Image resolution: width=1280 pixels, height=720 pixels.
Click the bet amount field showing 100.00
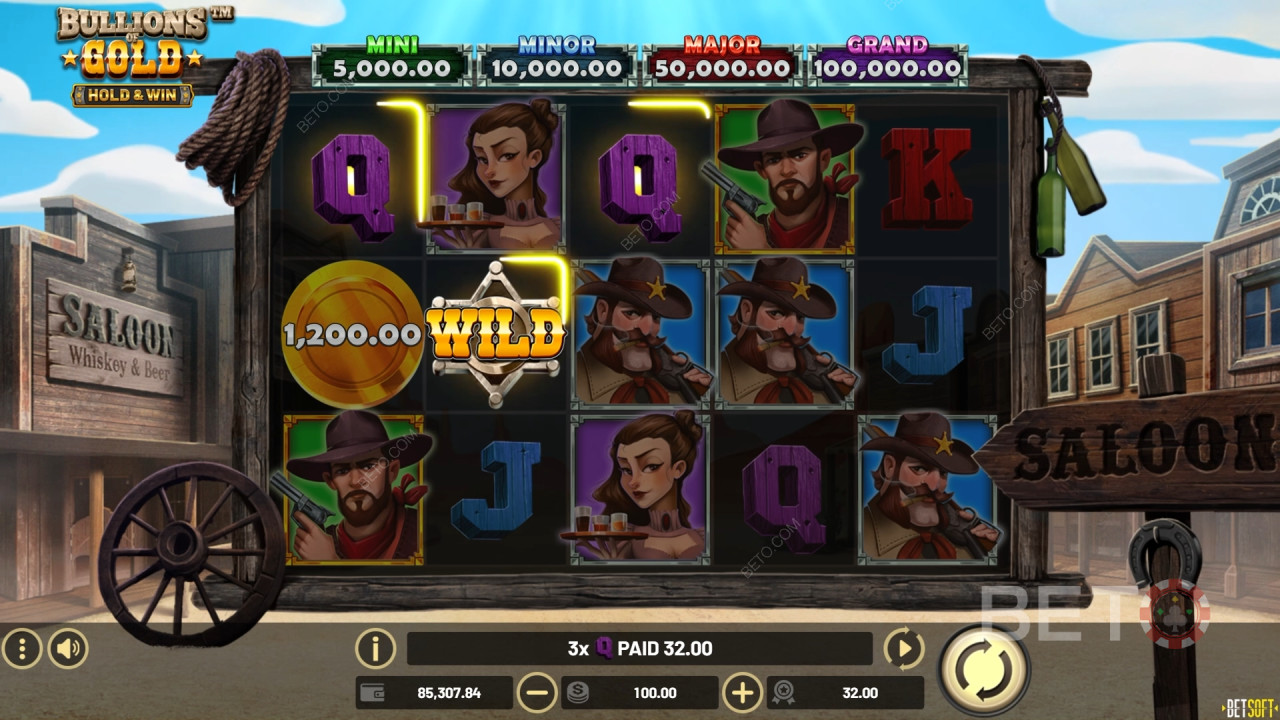pyautogui.click(x=653, y=692)
